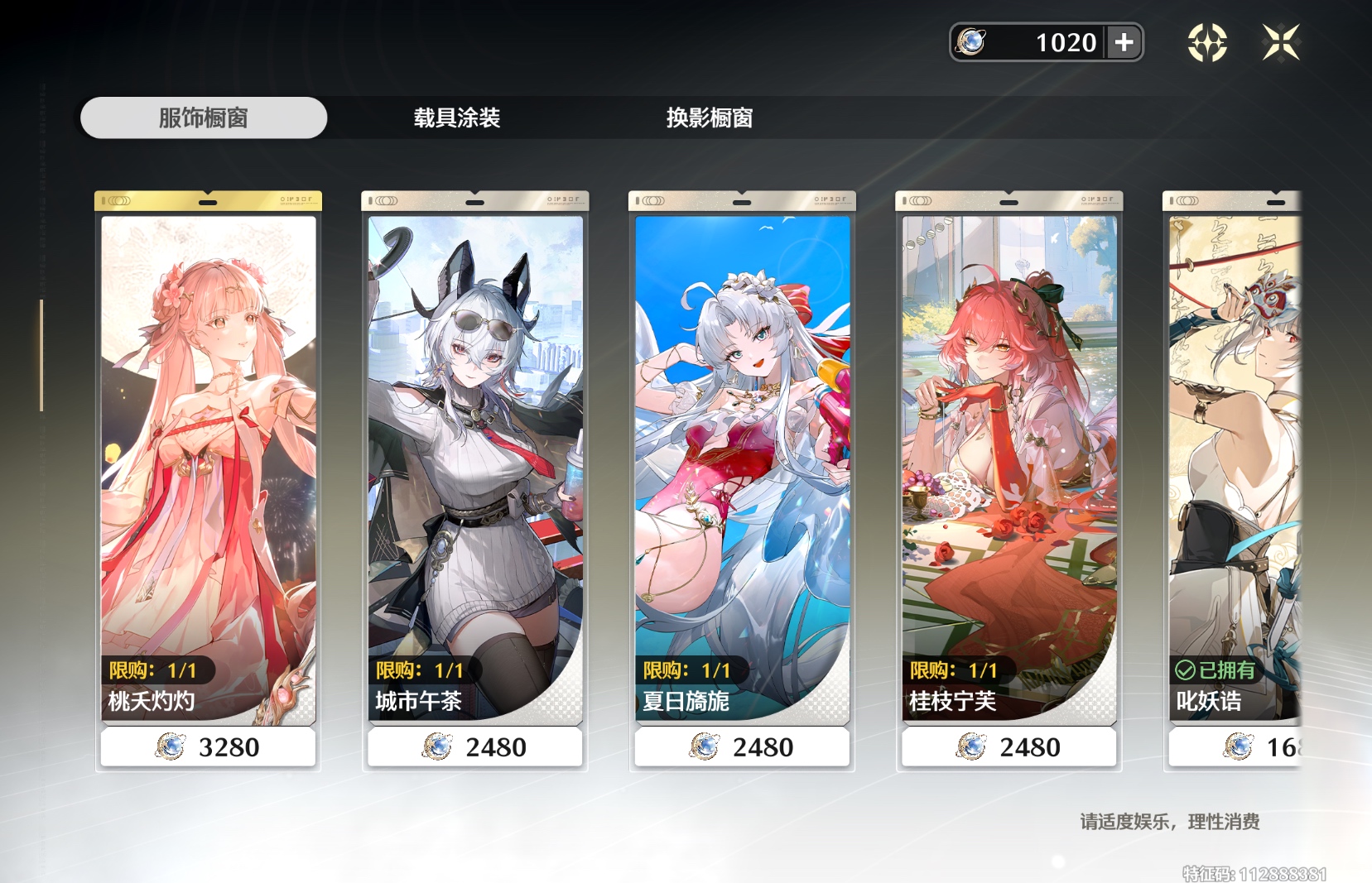Click the four-point star icon near the top
The image size is (1372, 883).
(x=1207, y=42)
